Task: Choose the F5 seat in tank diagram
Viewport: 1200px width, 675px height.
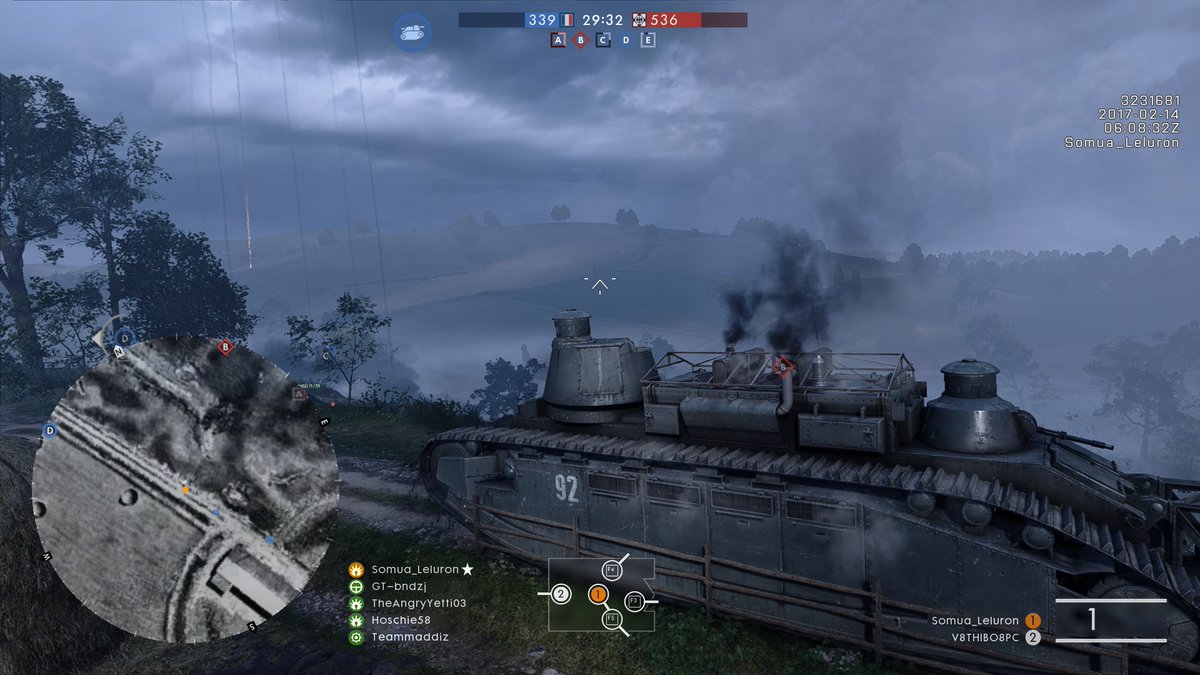Action: pyautogui.click(x=611, y=620)
